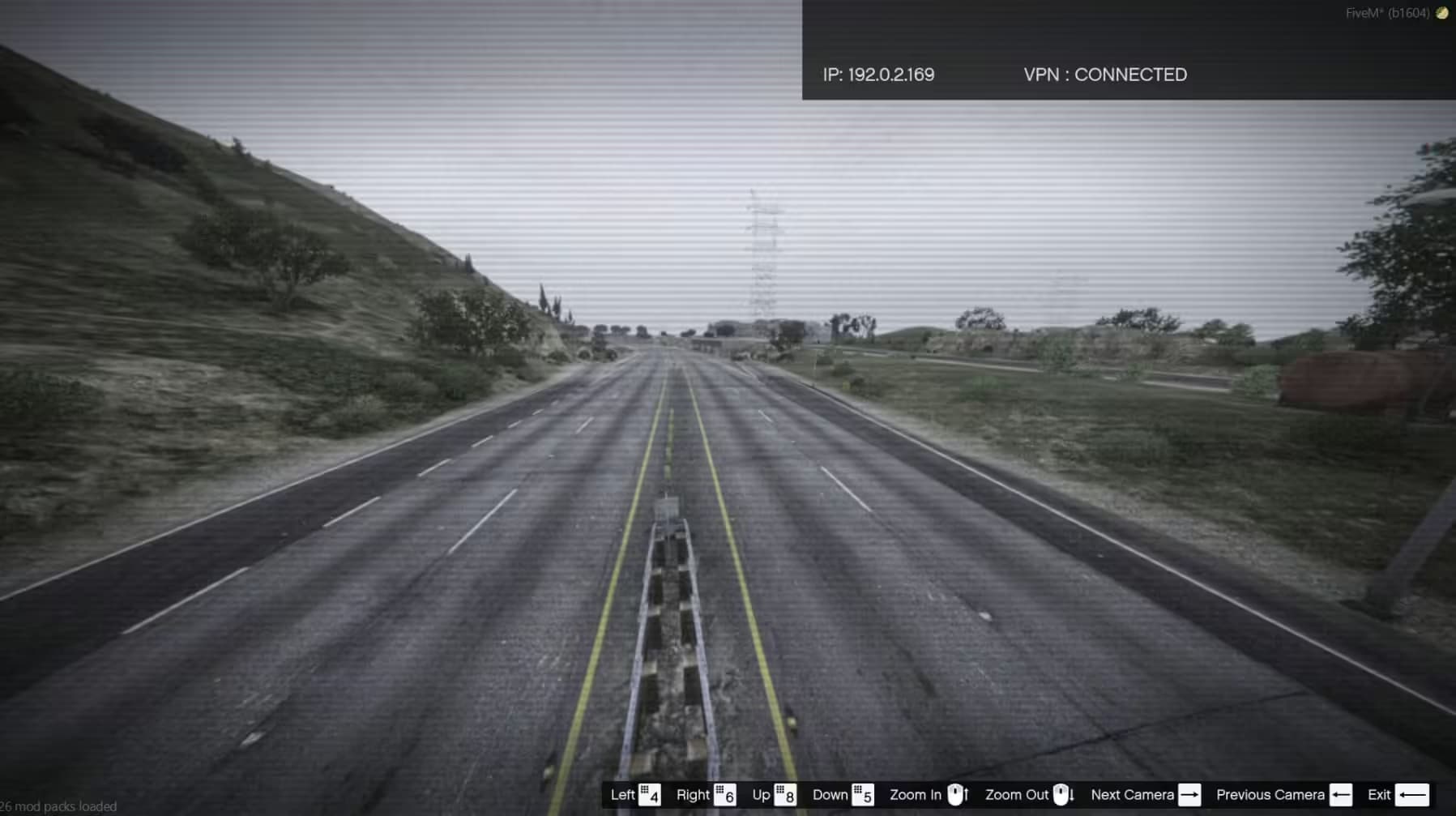Select the Up keypad-8 icon

pyautogui.click(x=785, y=795)
